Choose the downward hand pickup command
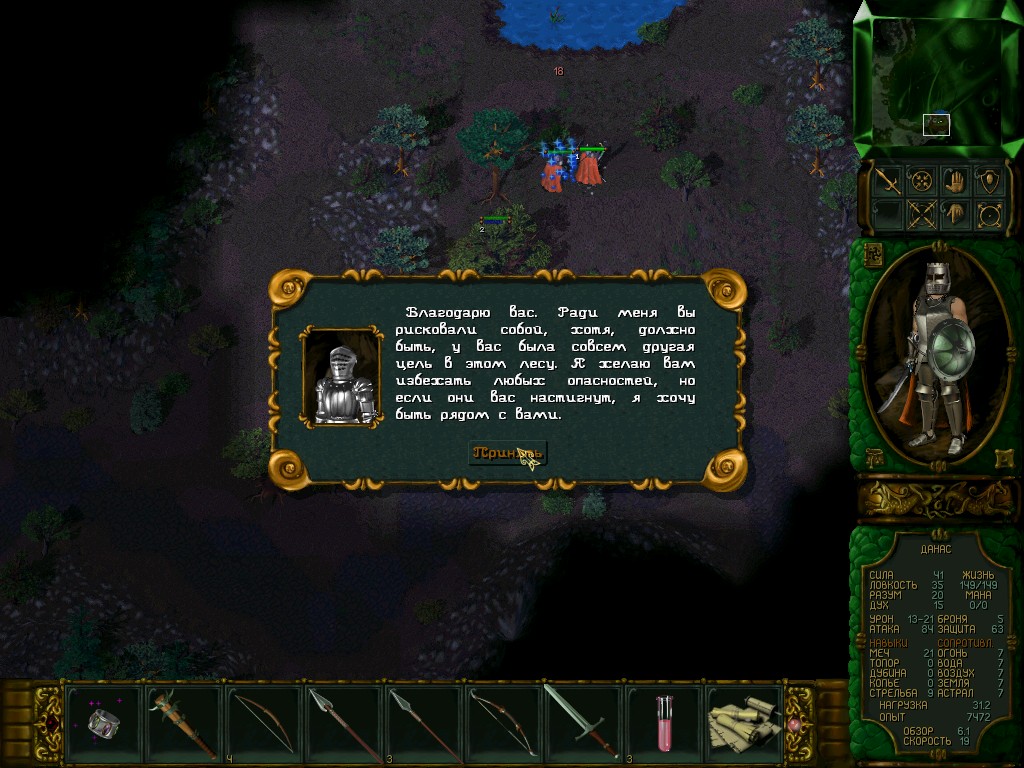The image size is (1024, 768). pyautogui.click(x=955, y=214)
